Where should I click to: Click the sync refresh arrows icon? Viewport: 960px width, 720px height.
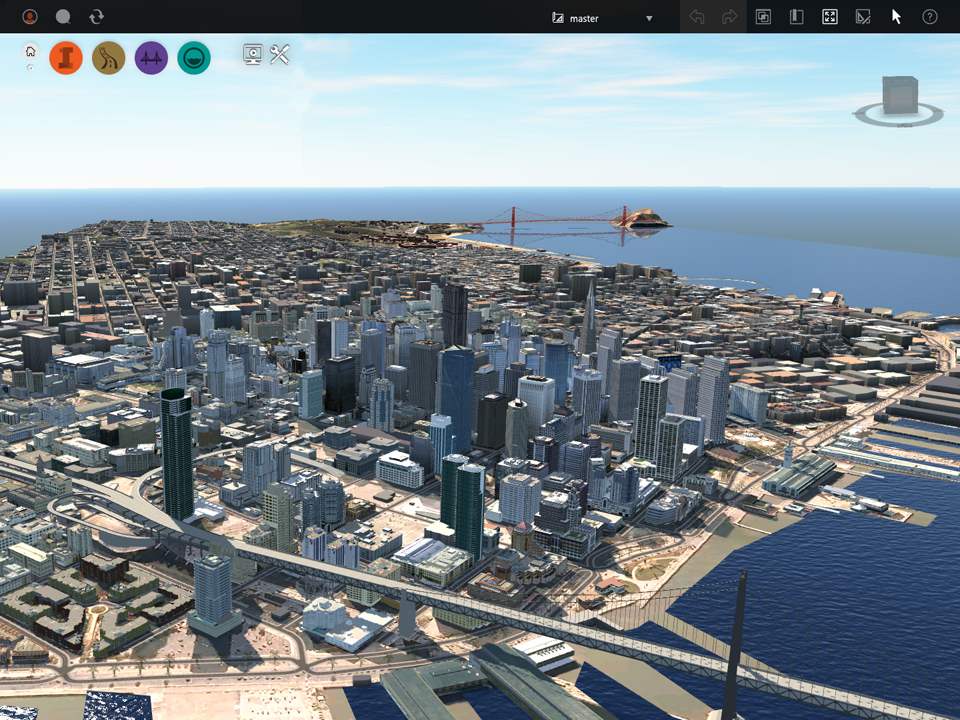96,17
